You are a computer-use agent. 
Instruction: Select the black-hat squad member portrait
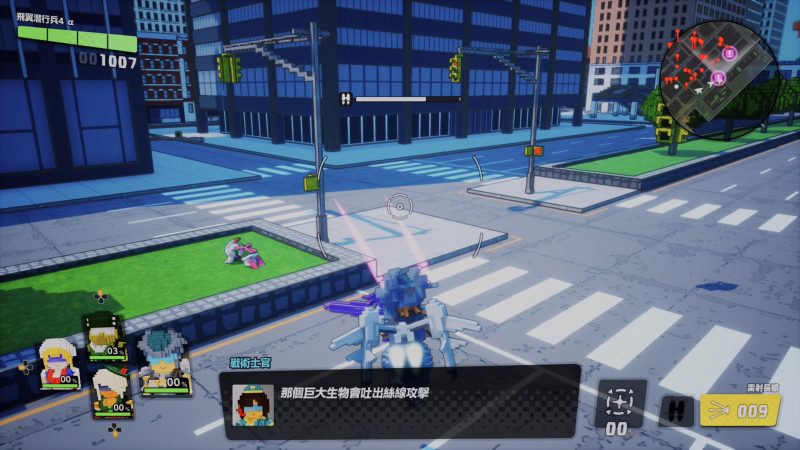(x=103, y=334)
